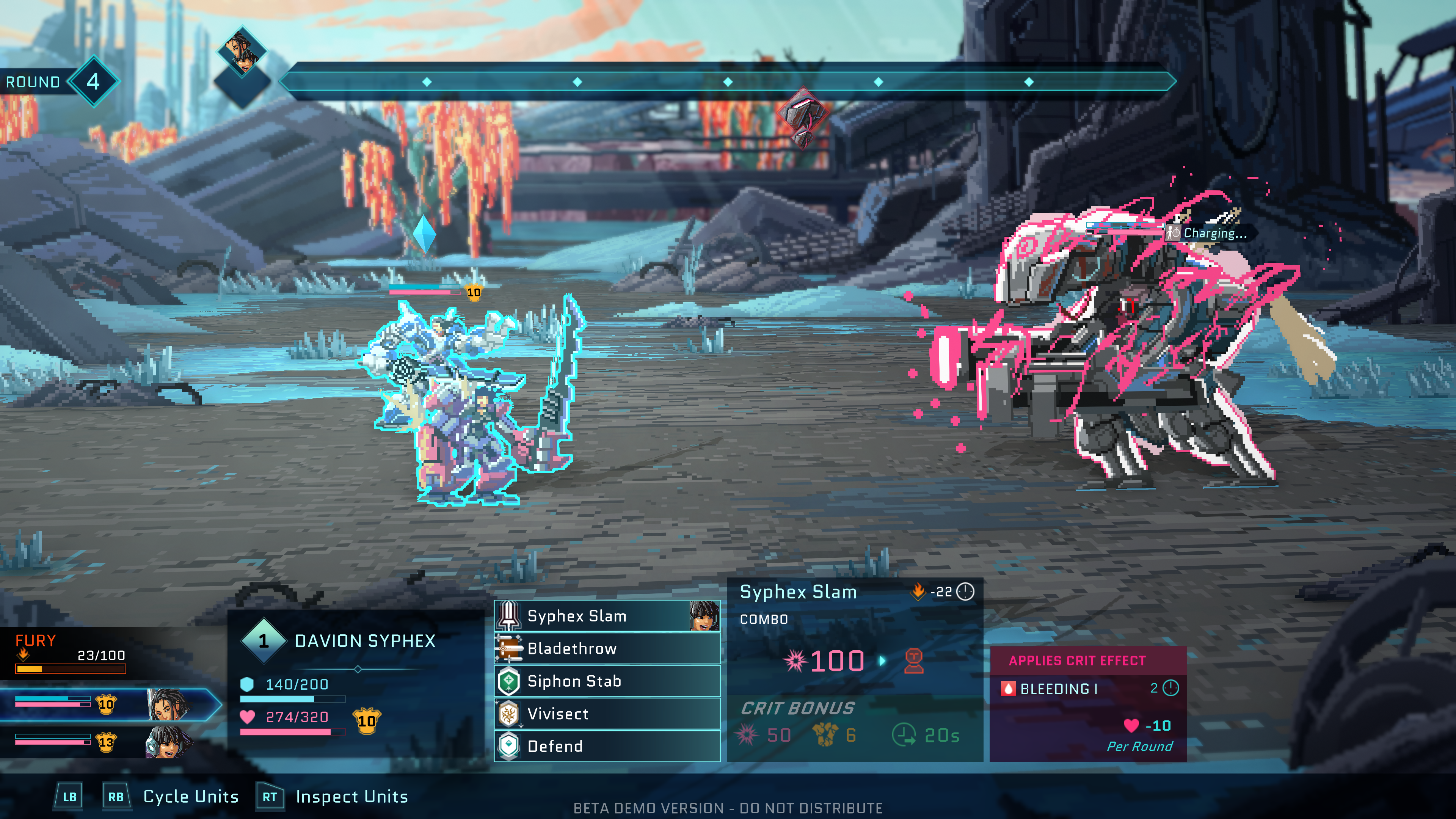Screen dimensions: 1456x819
Task: Switch to the second party member with headset
Action: tap(107, 742)
